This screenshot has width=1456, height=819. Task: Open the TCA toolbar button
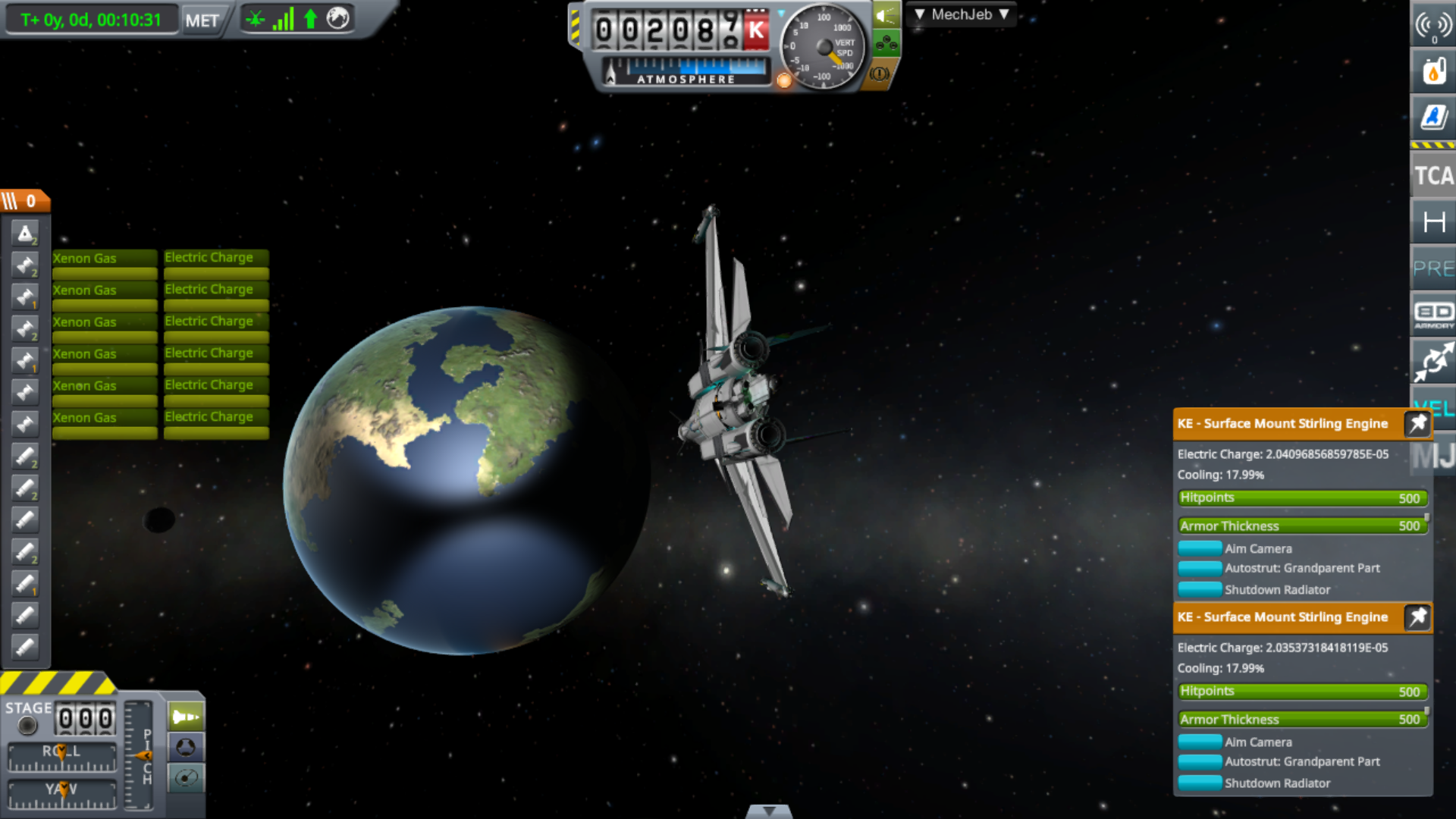coord(1432,176)
